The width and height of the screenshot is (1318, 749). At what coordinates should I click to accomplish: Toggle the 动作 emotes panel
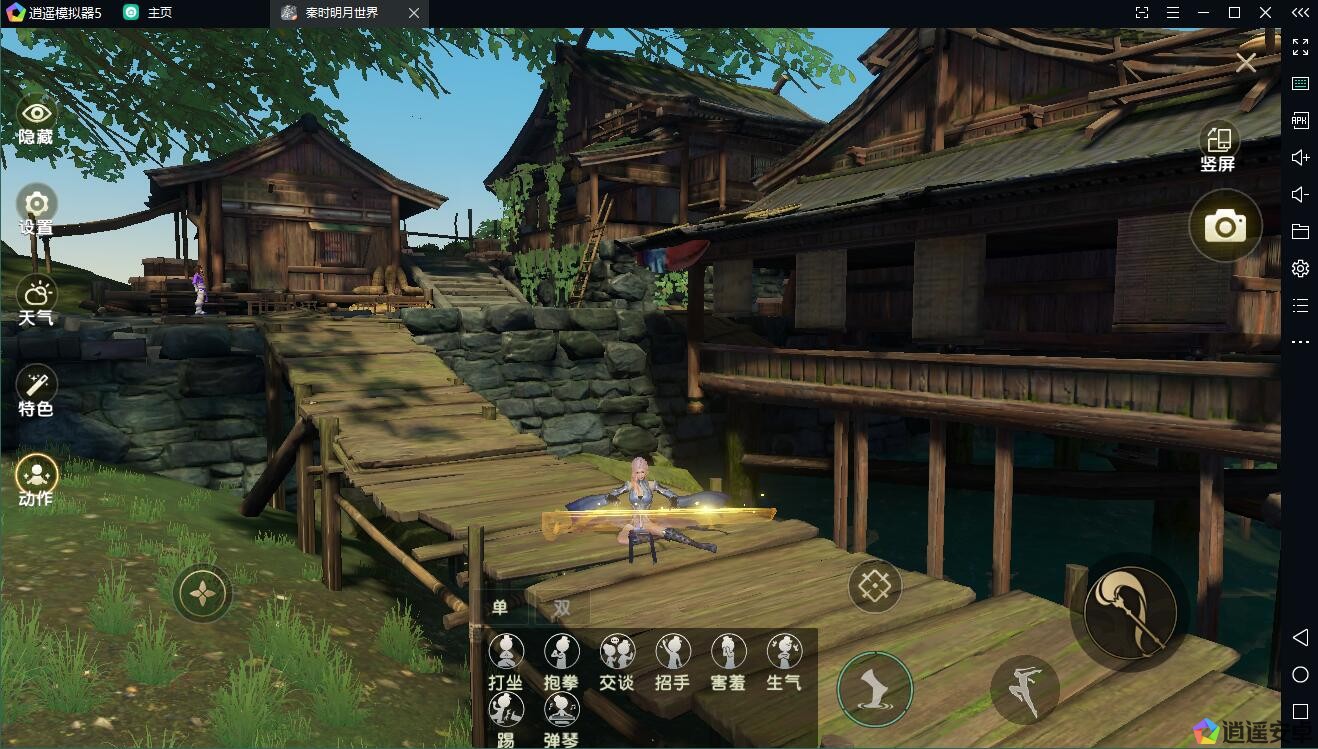click(36, 480)
